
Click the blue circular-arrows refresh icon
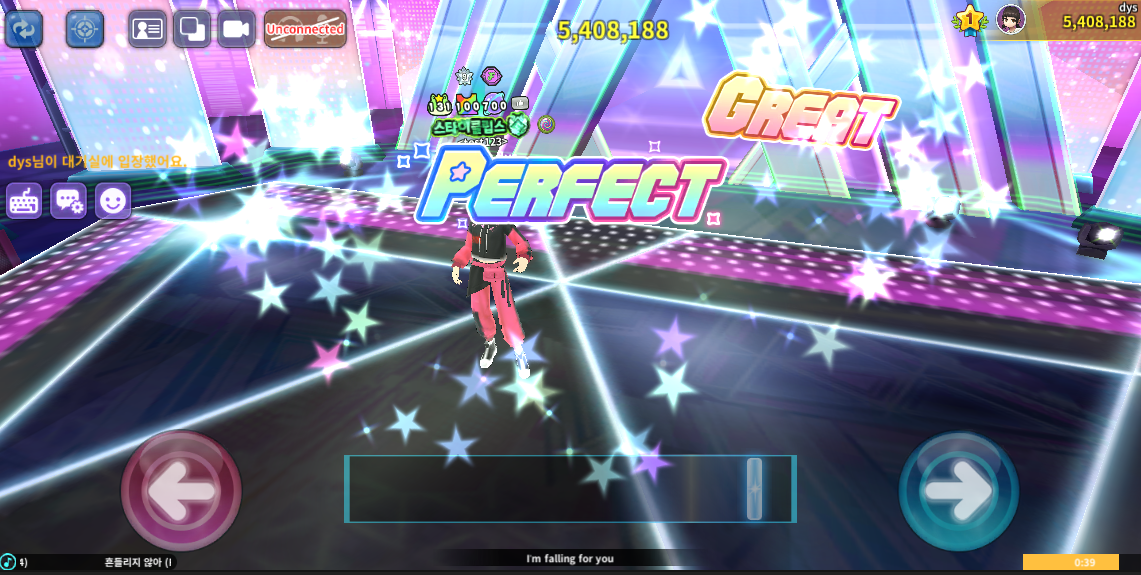[x=24, y=29]
